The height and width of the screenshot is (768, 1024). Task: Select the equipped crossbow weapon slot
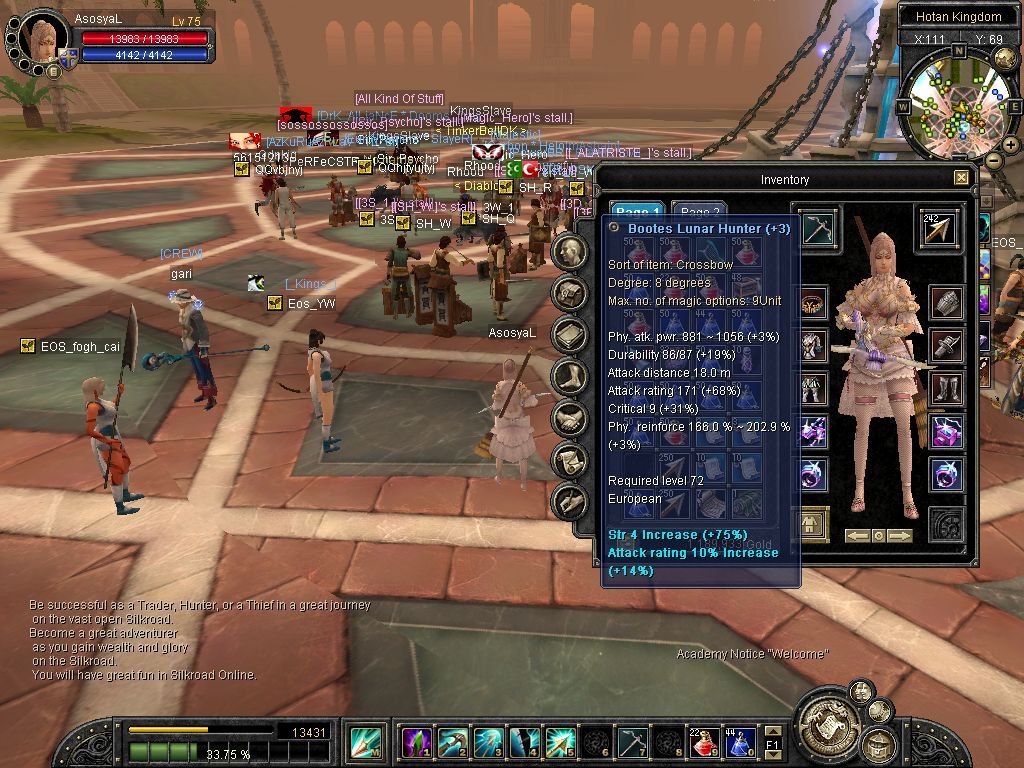click(819, 229)
